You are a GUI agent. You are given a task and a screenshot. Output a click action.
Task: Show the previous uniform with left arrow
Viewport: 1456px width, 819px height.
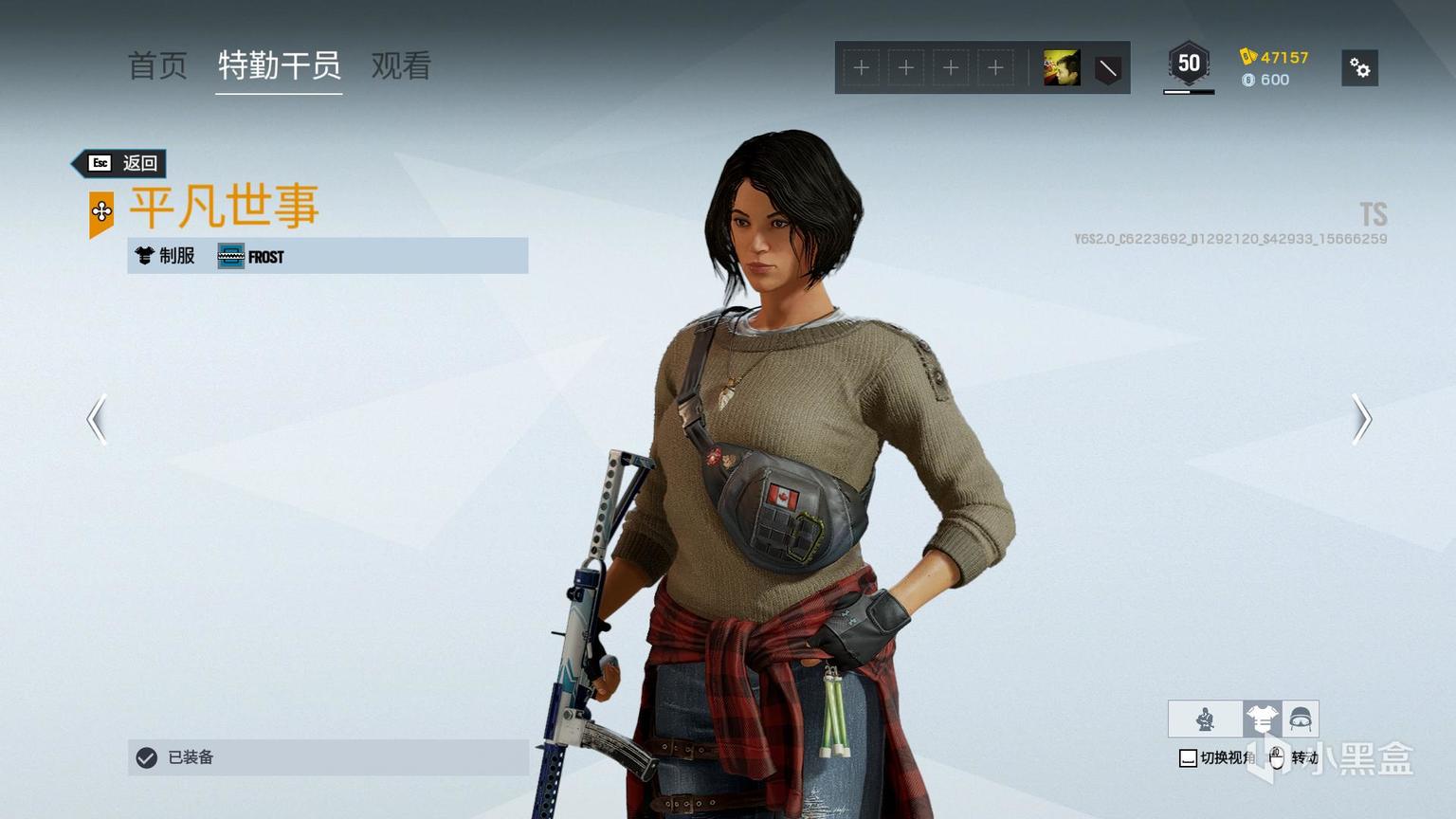(97, 419)
